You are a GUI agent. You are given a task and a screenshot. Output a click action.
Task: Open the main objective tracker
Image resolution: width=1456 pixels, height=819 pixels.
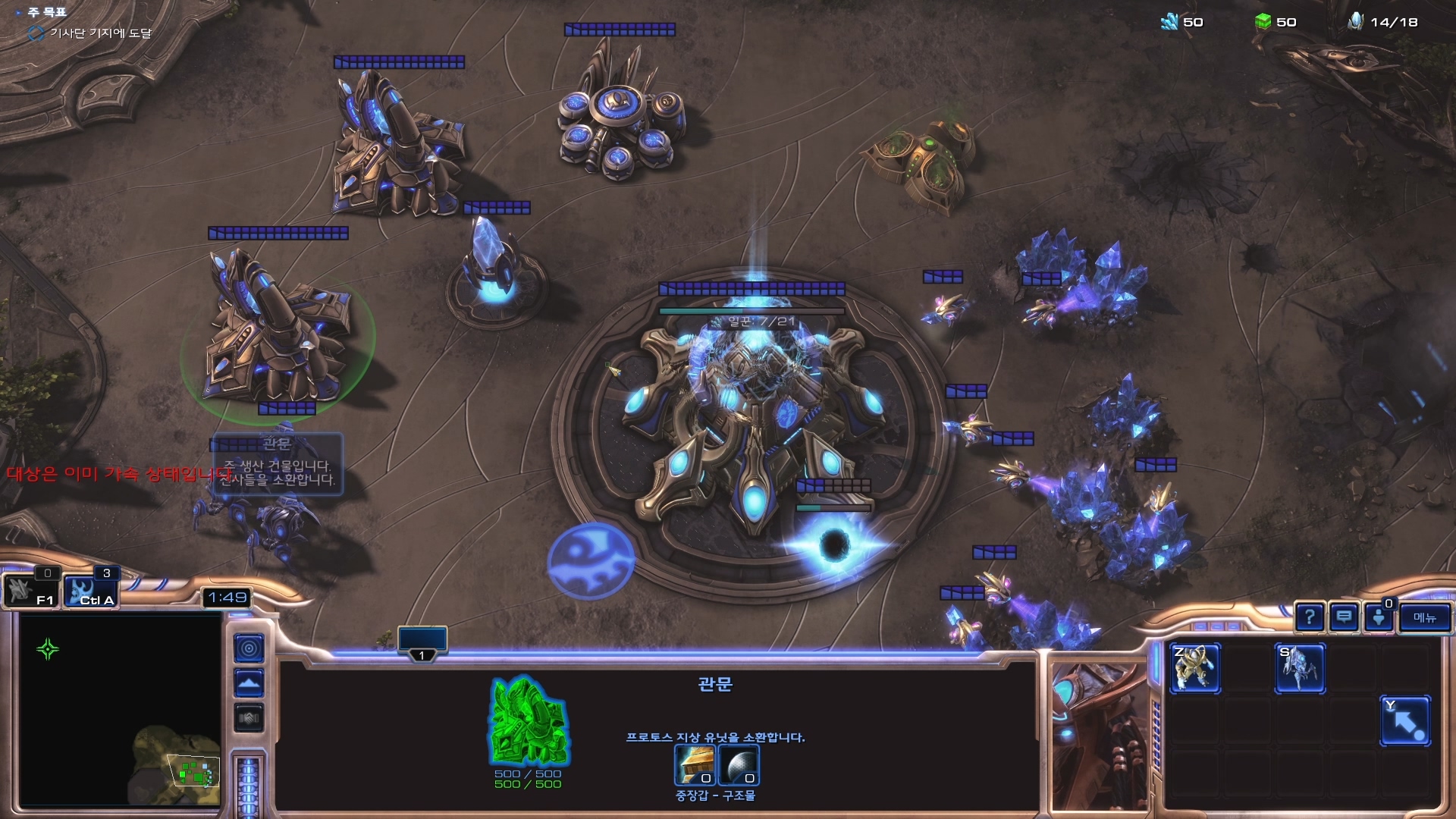[47, 13]
